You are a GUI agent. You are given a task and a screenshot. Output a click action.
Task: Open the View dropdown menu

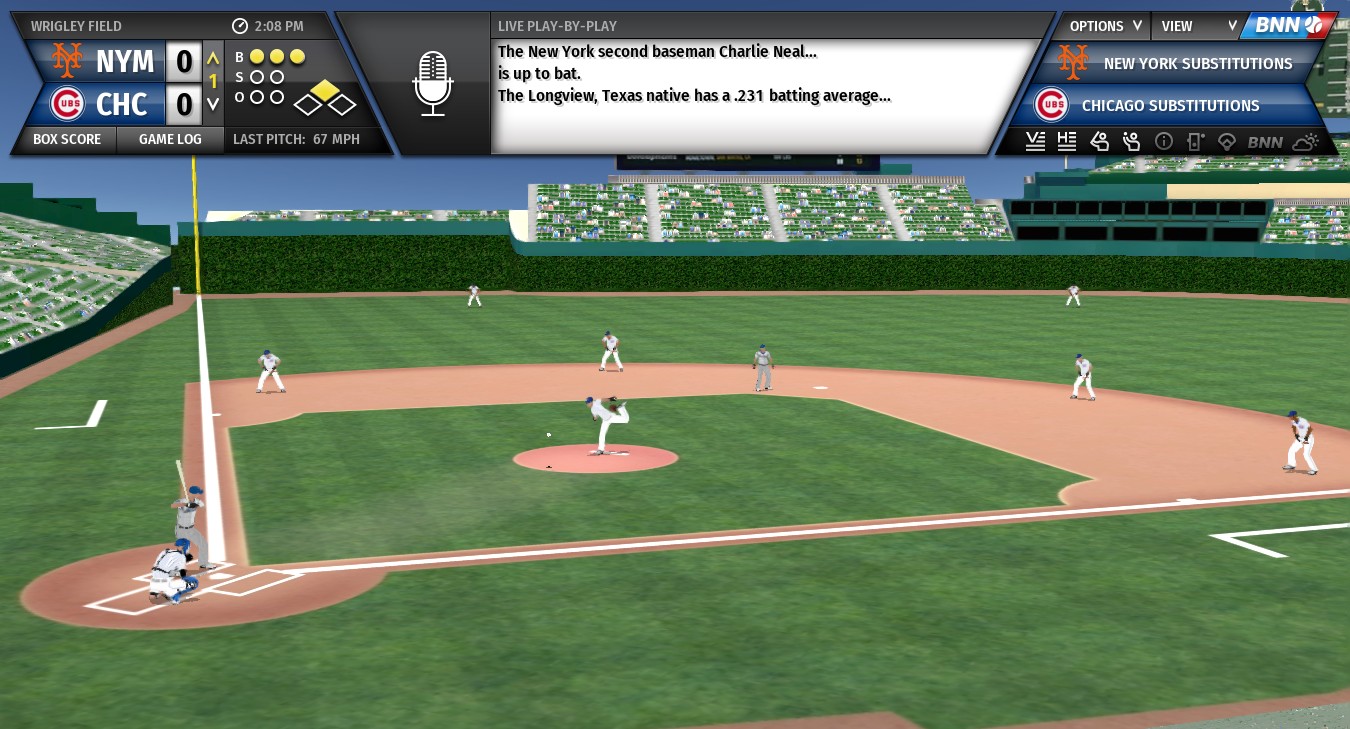tap(1199, 26)
